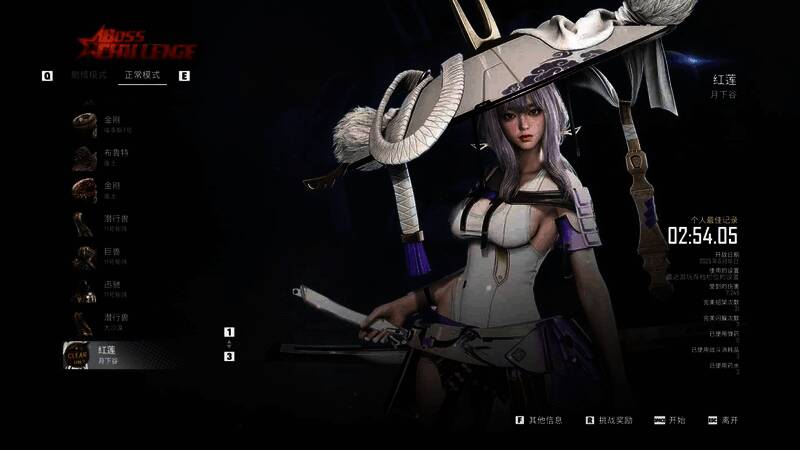Image resolution: width=800 pixels, height=450 pixels.
Task: Select the dimmed mode tab beside 正常模式
Action: coord(88,75)
